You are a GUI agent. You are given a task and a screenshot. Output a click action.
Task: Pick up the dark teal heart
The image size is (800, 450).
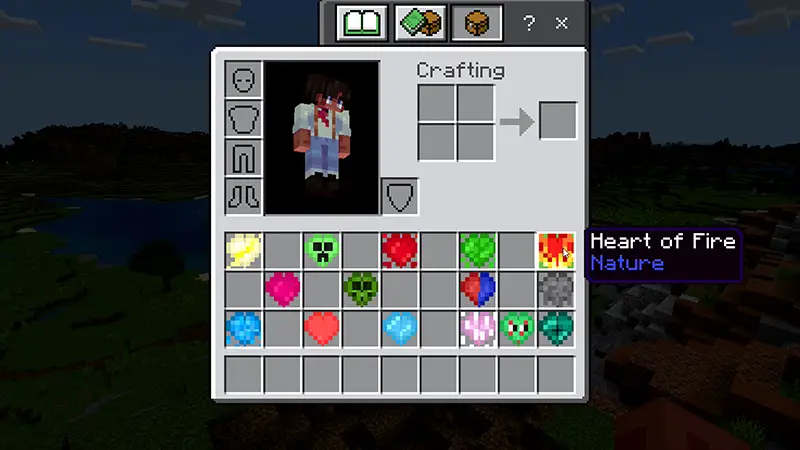click(555, 328)
